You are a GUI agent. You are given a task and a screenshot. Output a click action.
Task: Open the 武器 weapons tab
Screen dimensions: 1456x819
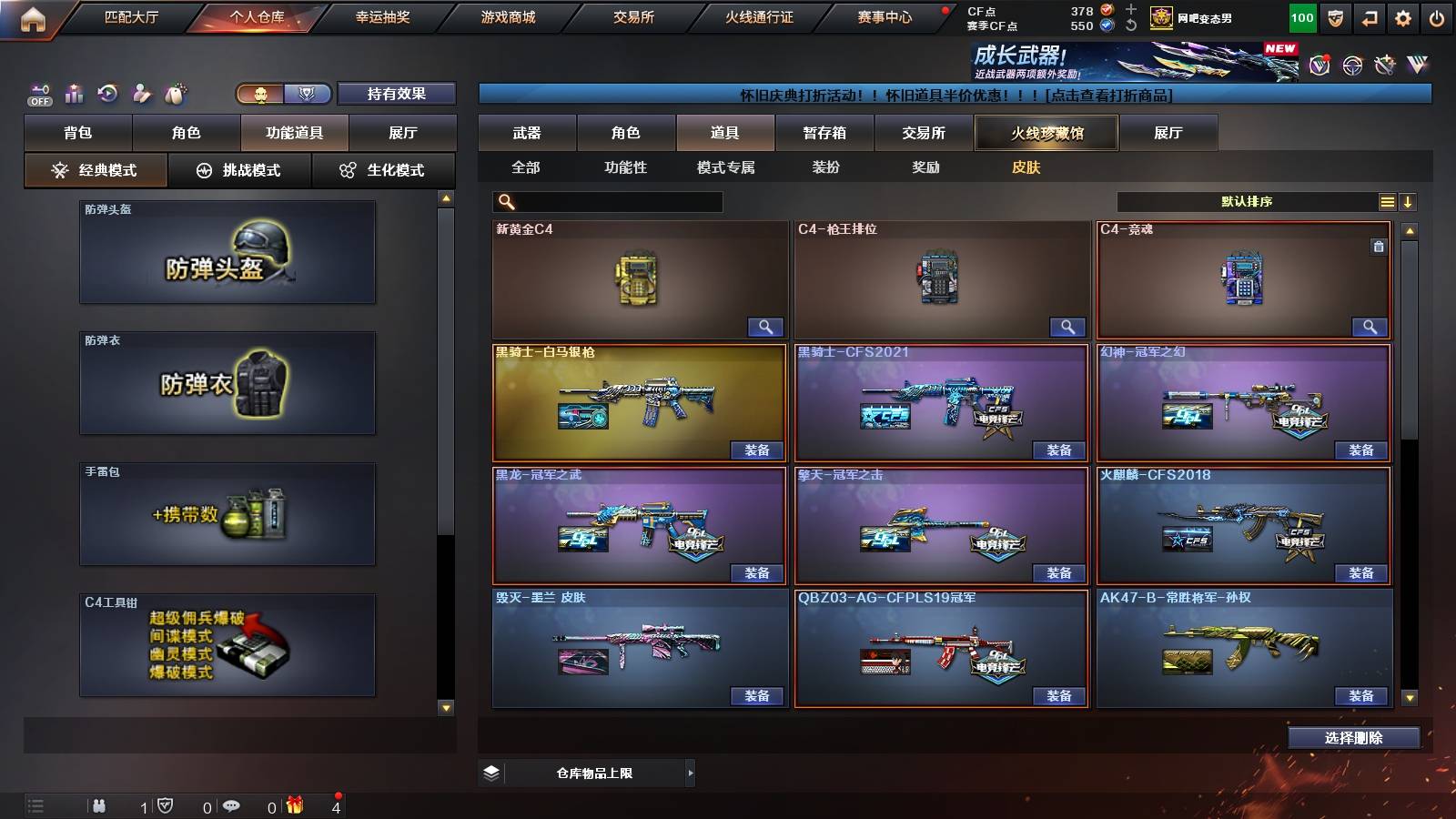click(527, 133)
